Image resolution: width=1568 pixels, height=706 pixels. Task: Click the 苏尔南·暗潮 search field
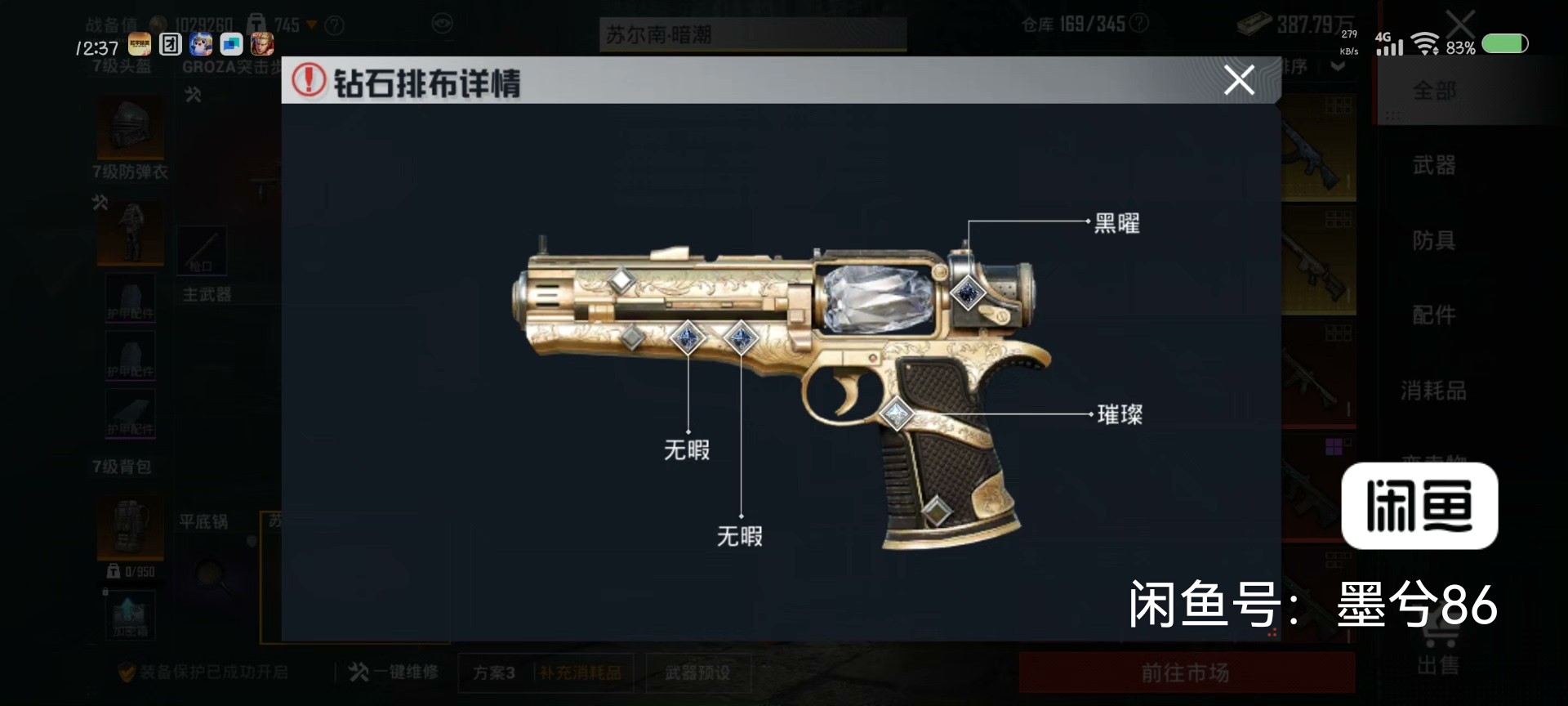751,35
